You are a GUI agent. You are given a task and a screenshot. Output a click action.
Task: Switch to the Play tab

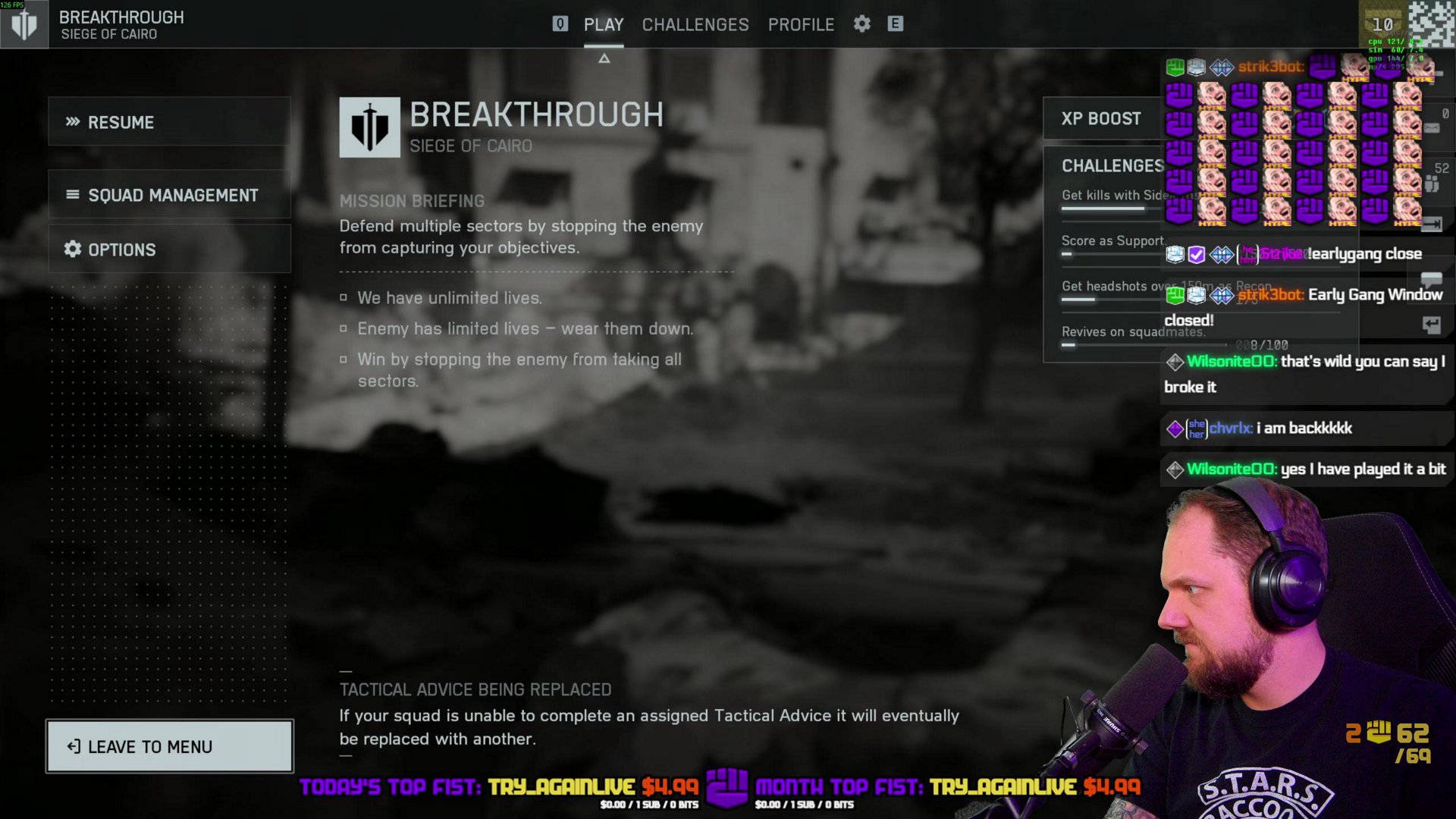[604, 25]
